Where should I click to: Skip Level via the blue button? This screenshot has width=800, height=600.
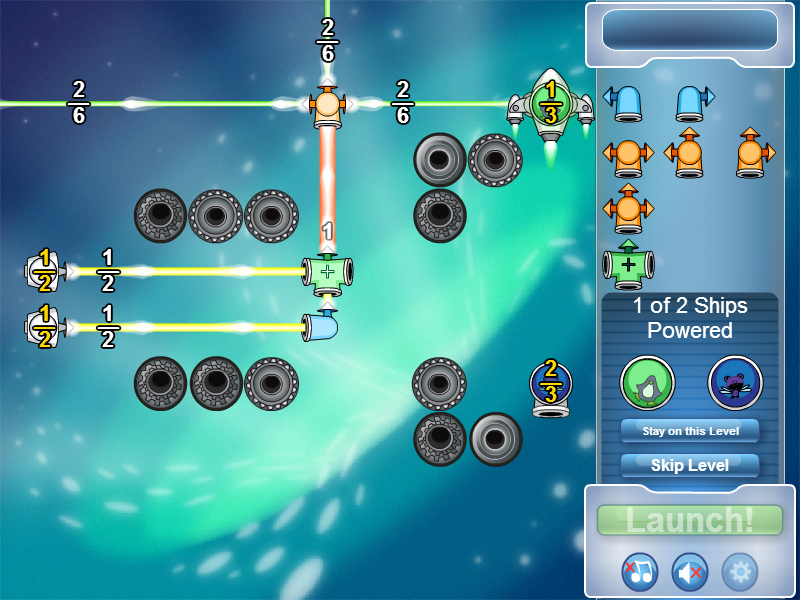tap(690, 465)
